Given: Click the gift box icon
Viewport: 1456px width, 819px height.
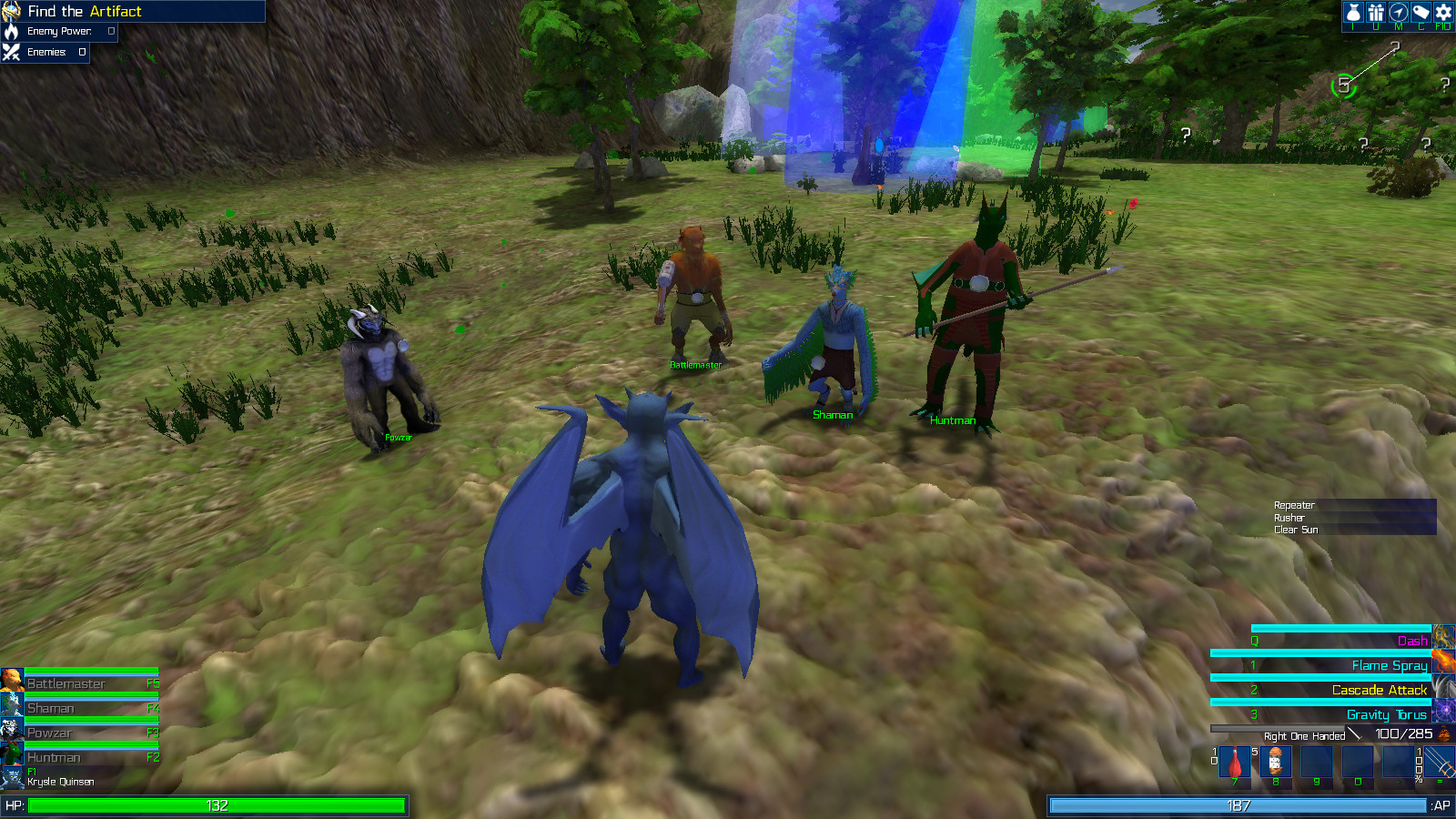Looking at the screenshot, I should tap(1376, 12).
